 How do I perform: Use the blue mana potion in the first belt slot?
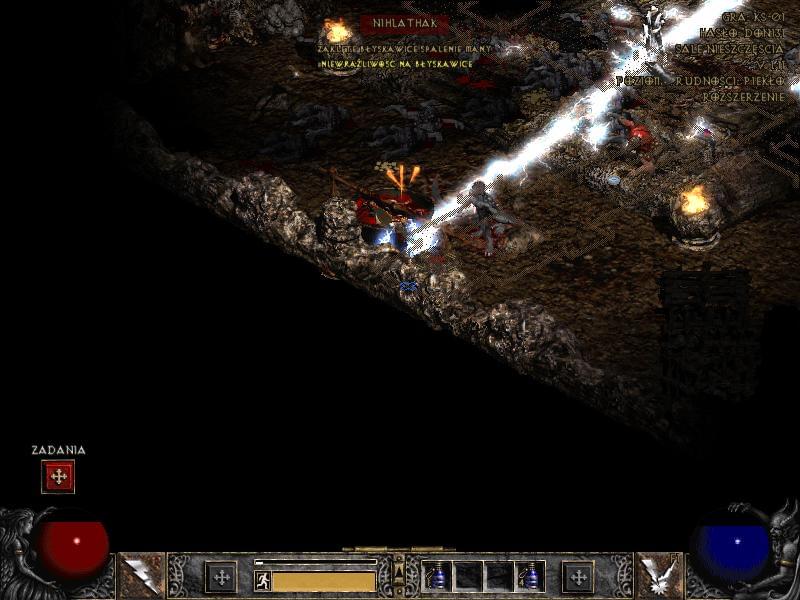pyautogui.click(x=437, y=576)
